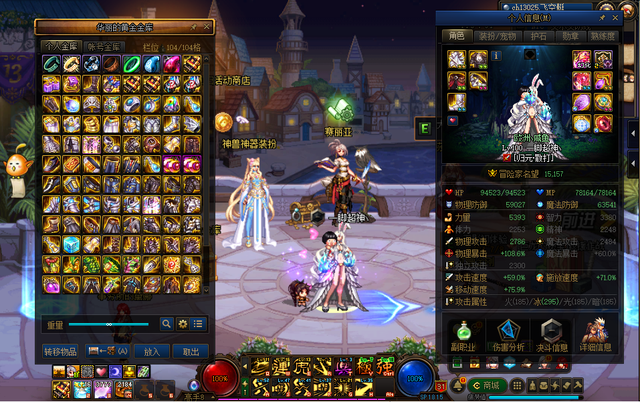
Task: Select the 个人金库 personal vault tab
Action: pyautogui.click(x=60, y=46)
